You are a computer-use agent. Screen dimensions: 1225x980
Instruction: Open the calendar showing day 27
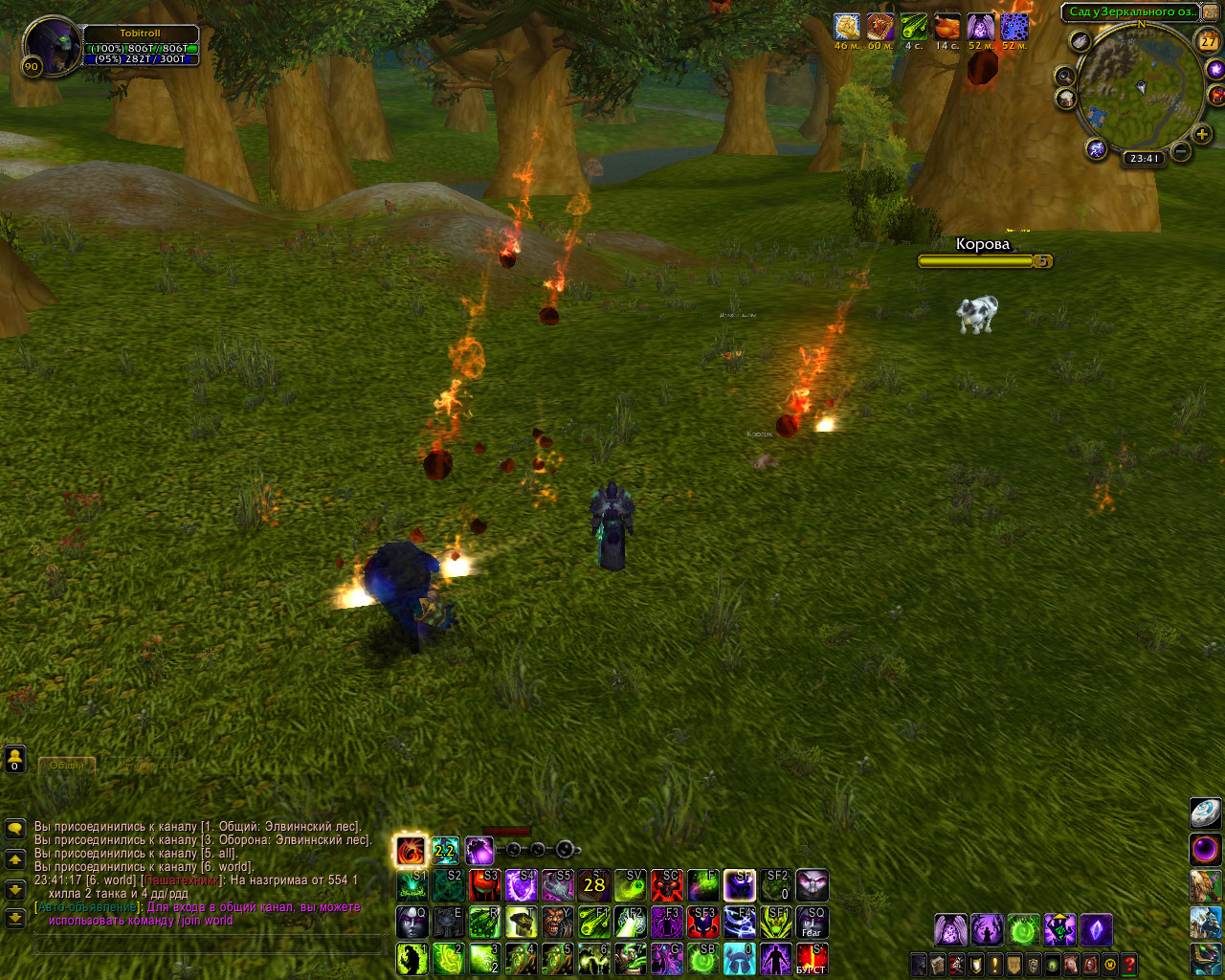pos(1210,41)
